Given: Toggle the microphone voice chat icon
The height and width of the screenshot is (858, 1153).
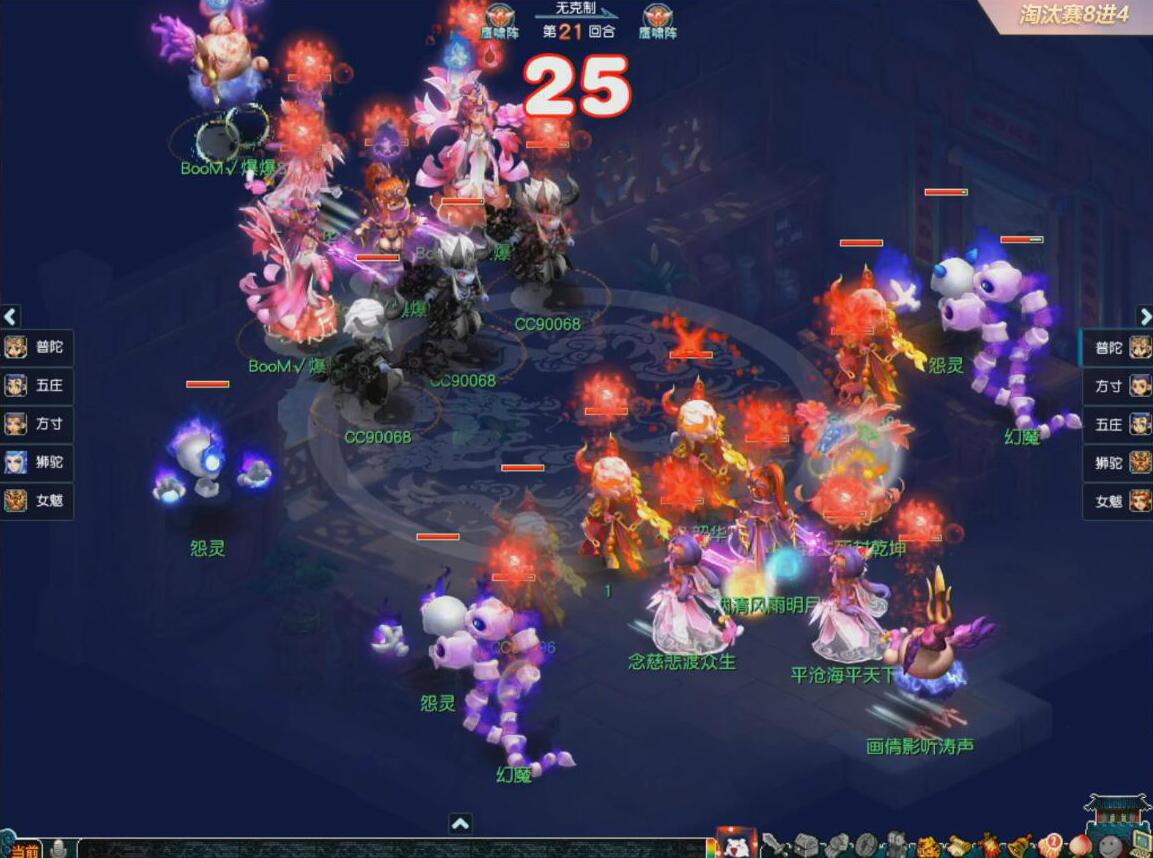Looking at the screenshot, I should pos(59,849).
